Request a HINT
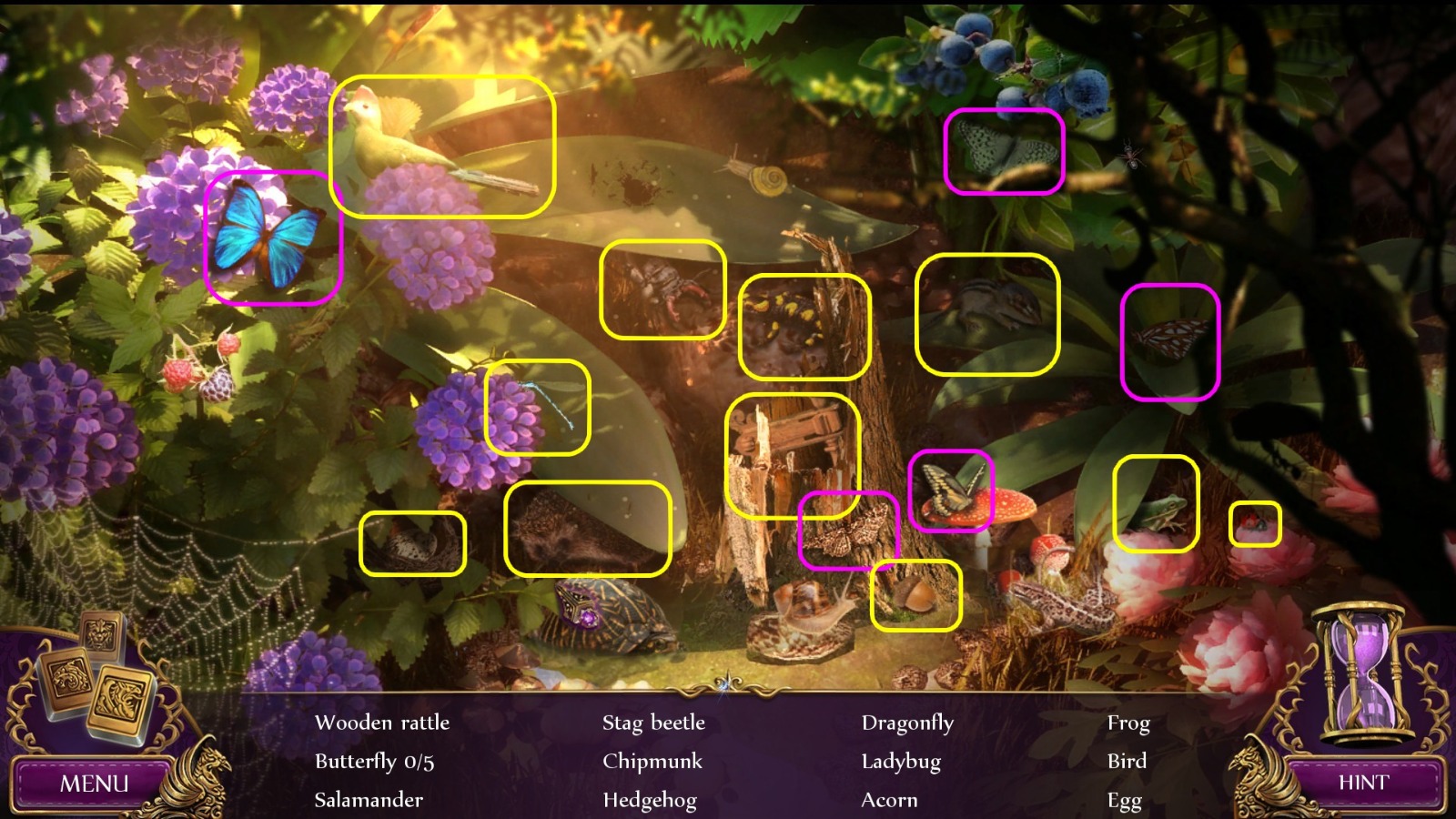The image size is (1456, 819). [1363, 781]
